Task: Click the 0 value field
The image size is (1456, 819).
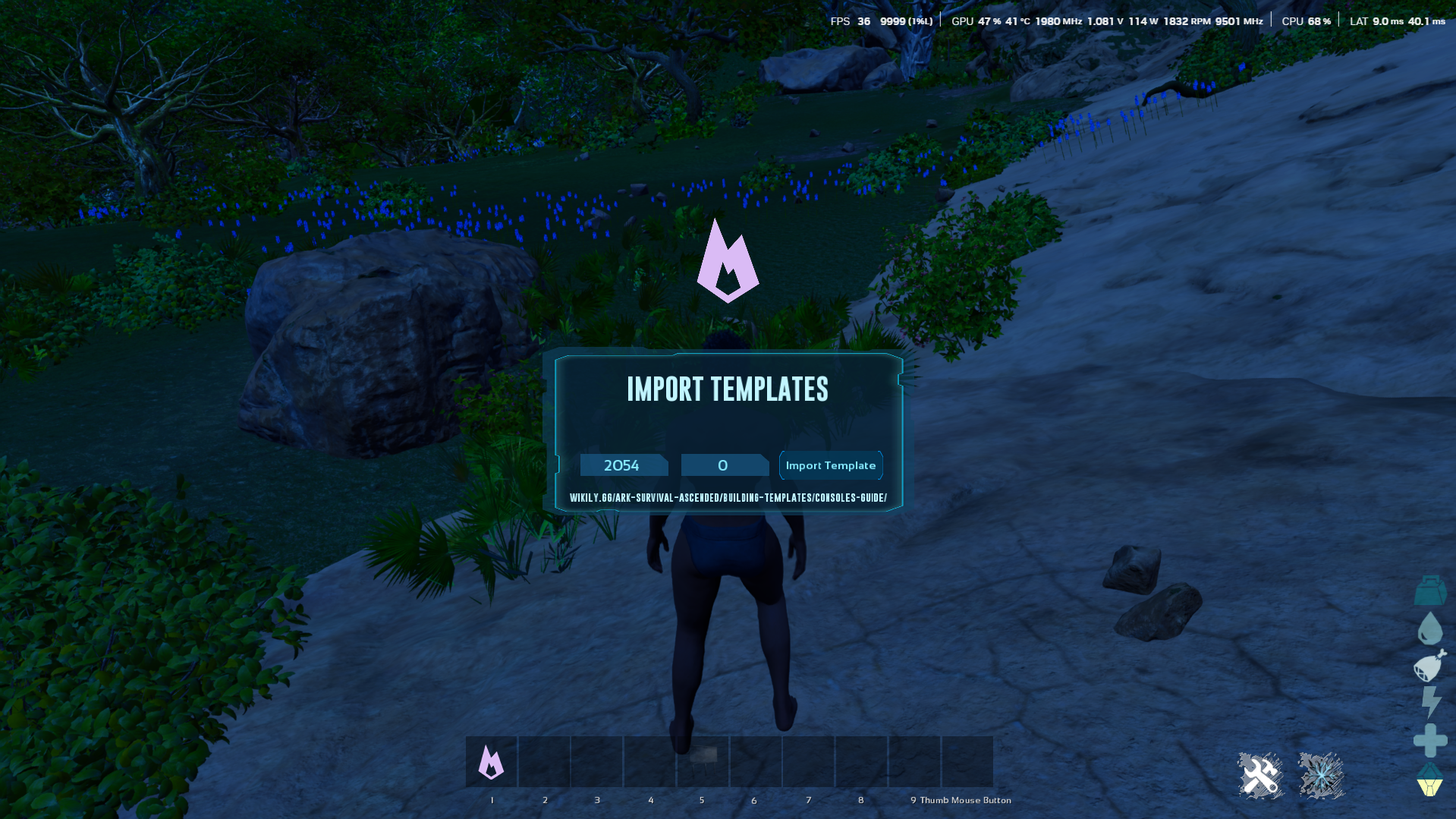Action: [724, 465]
